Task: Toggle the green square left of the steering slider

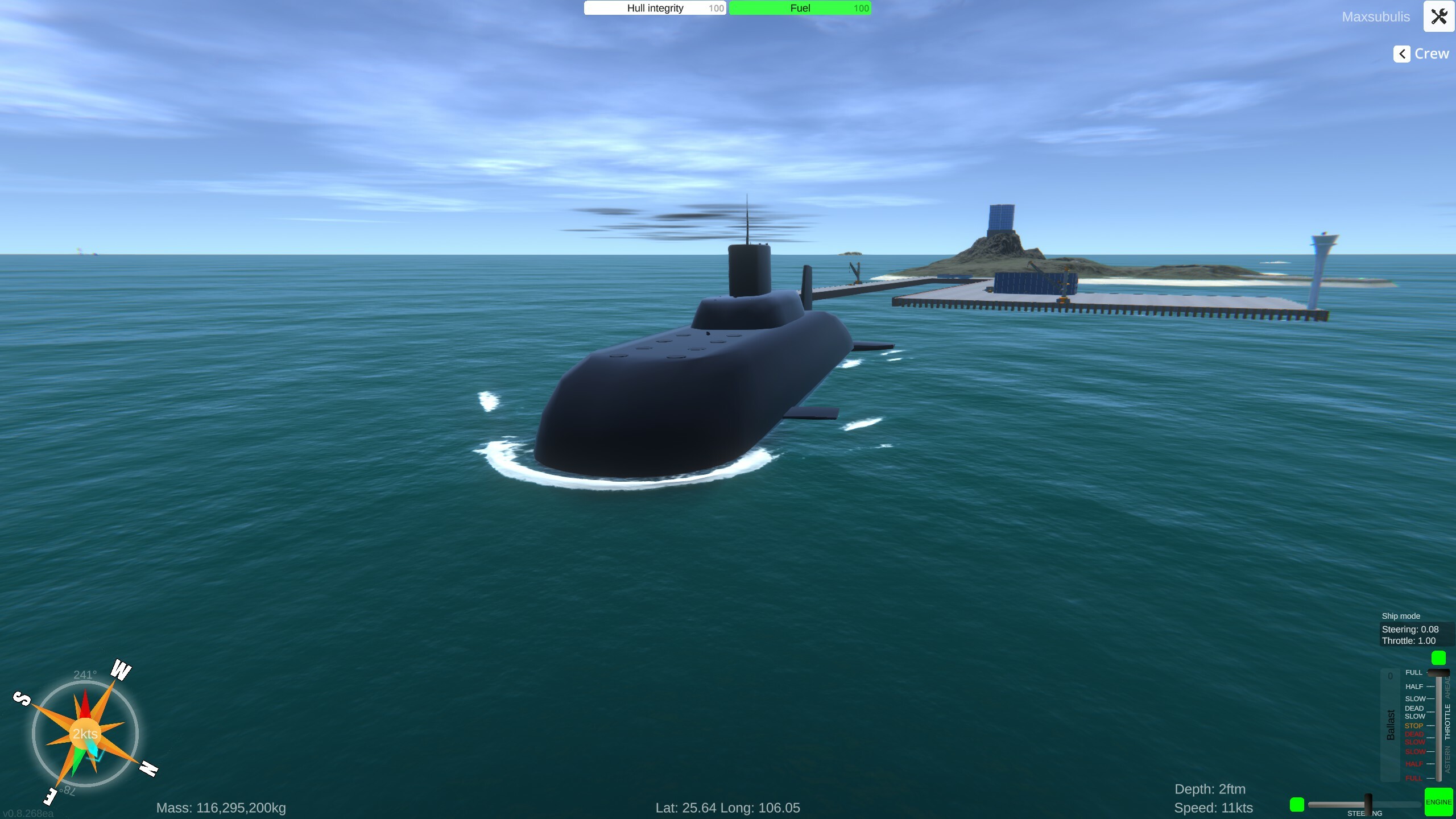Action: [x=1296, y=804]
